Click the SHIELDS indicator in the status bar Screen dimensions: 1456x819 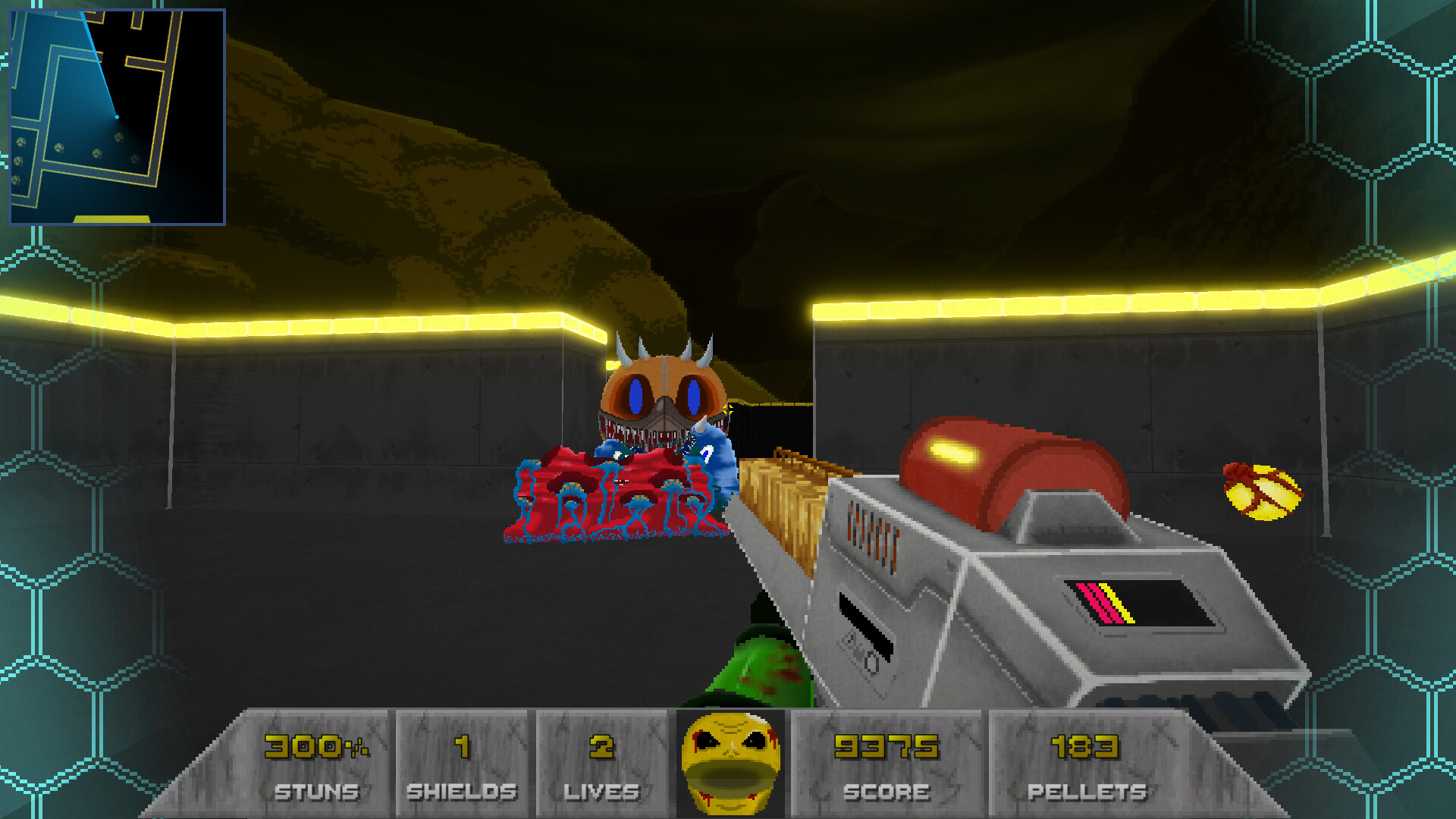coord(460,762)
